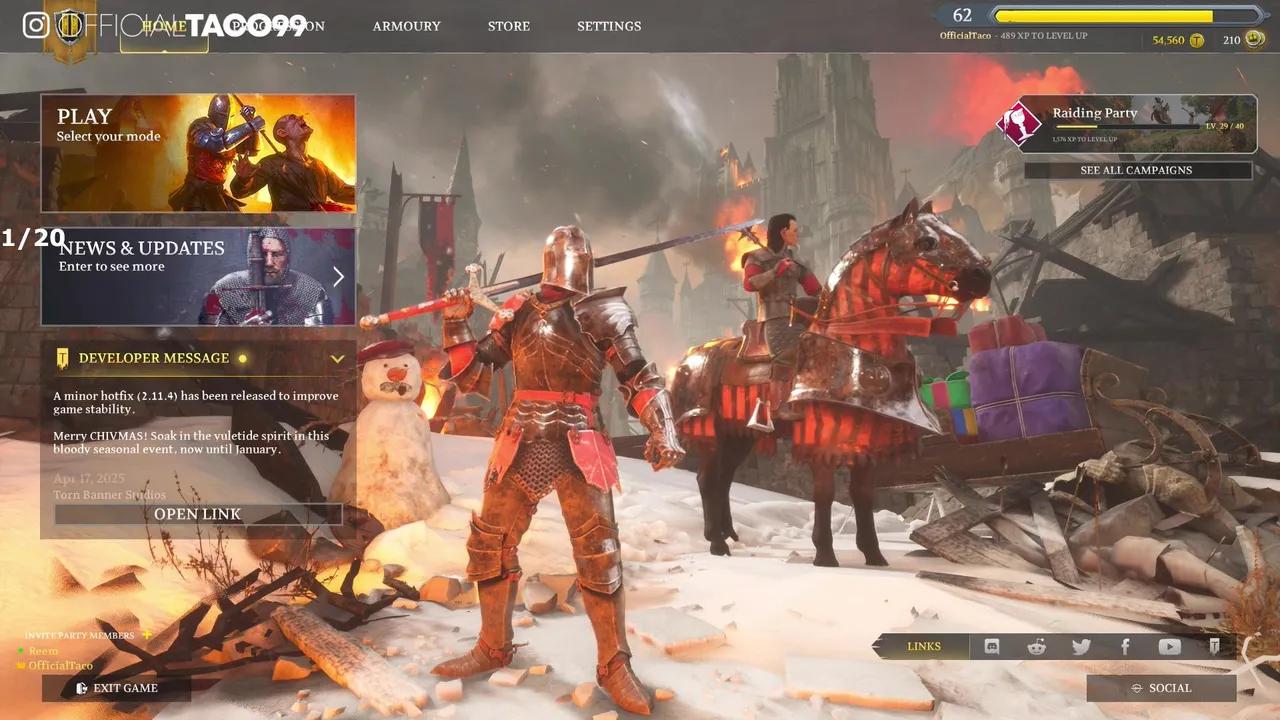
Task: Open the Facebook page link
Action: click(x=1125, y=646)
